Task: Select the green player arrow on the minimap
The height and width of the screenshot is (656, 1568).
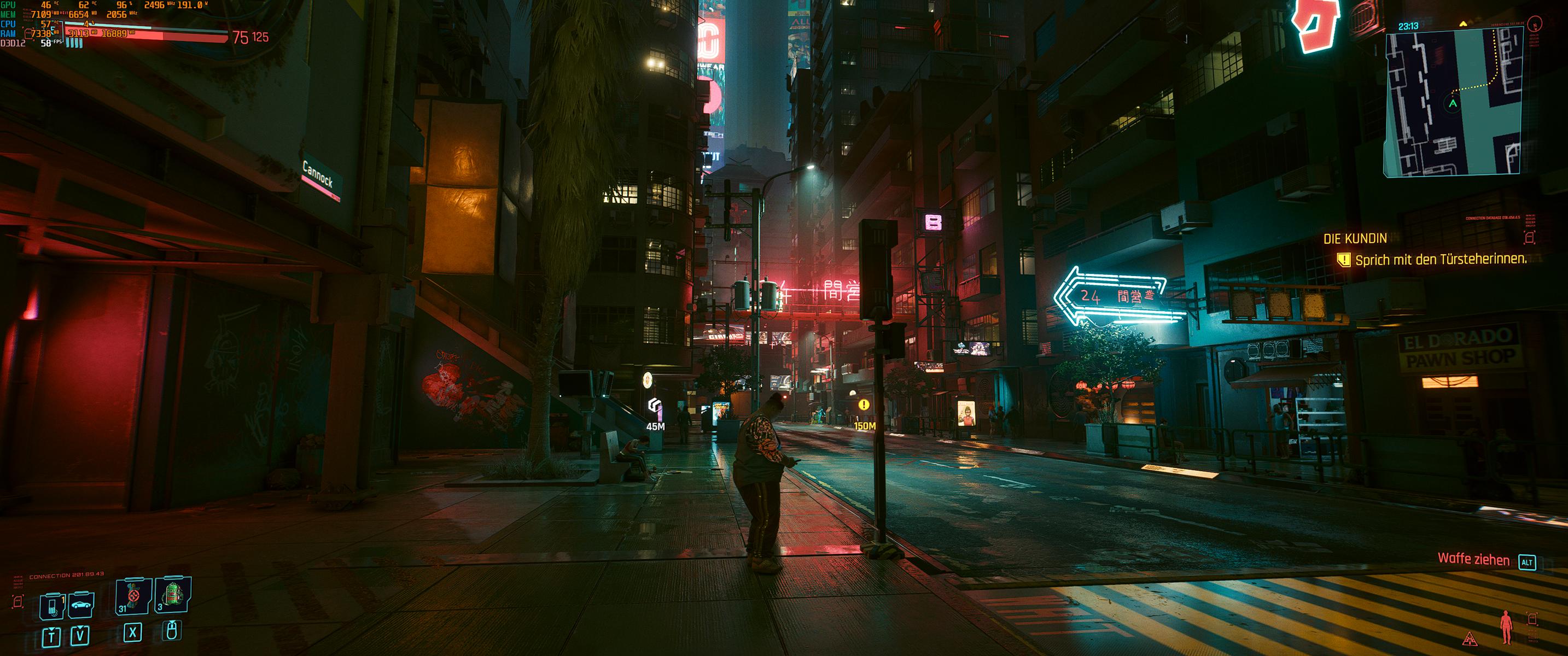Action: tap(1453, 103)
